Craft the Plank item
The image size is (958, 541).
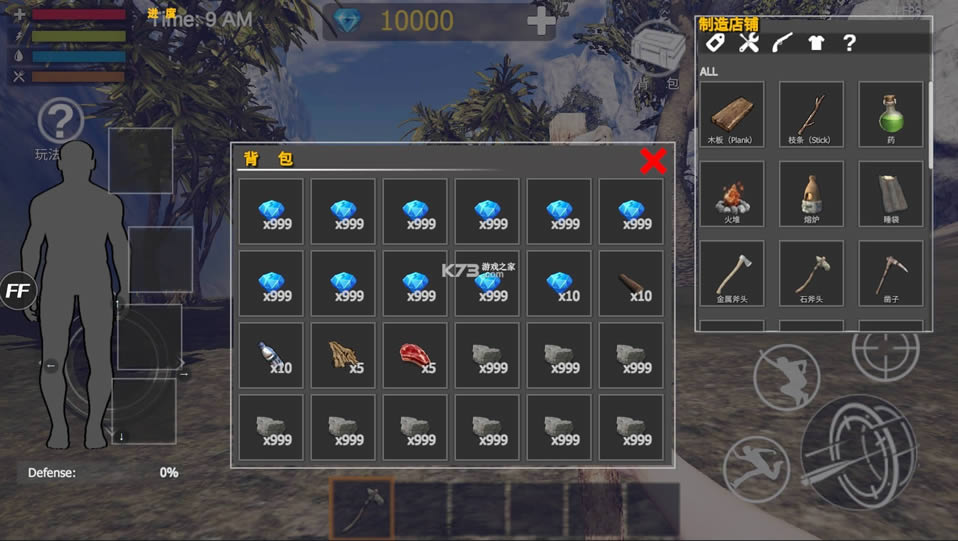point(732,114)
